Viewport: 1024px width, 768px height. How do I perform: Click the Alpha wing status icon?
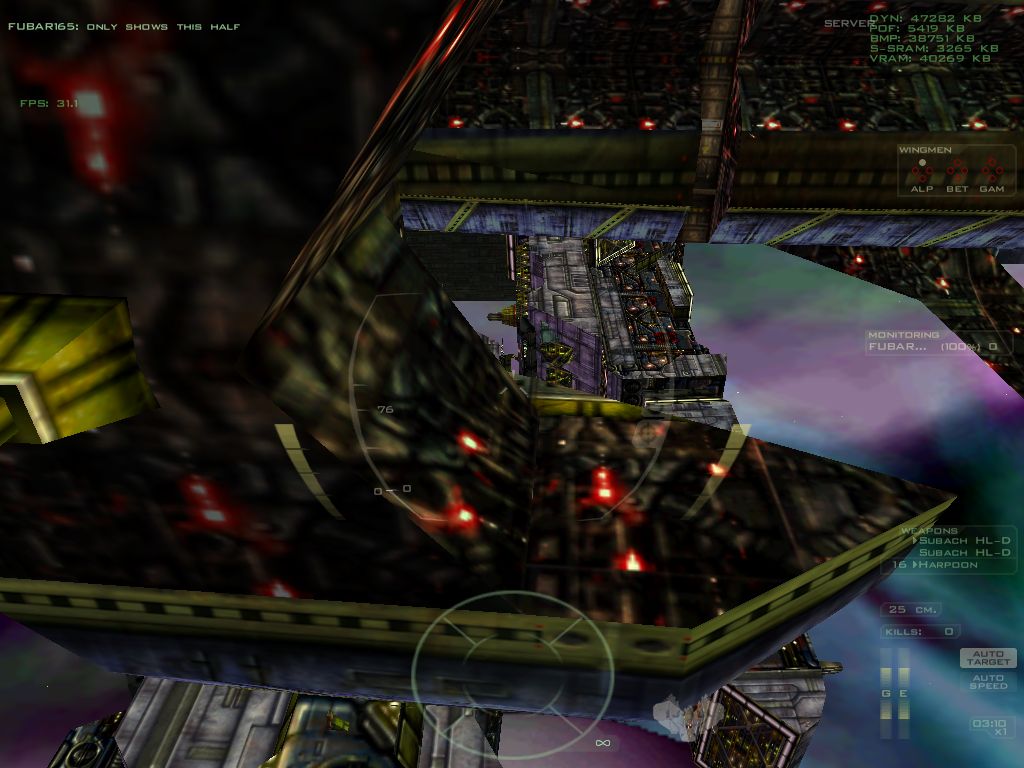[921, 172]
